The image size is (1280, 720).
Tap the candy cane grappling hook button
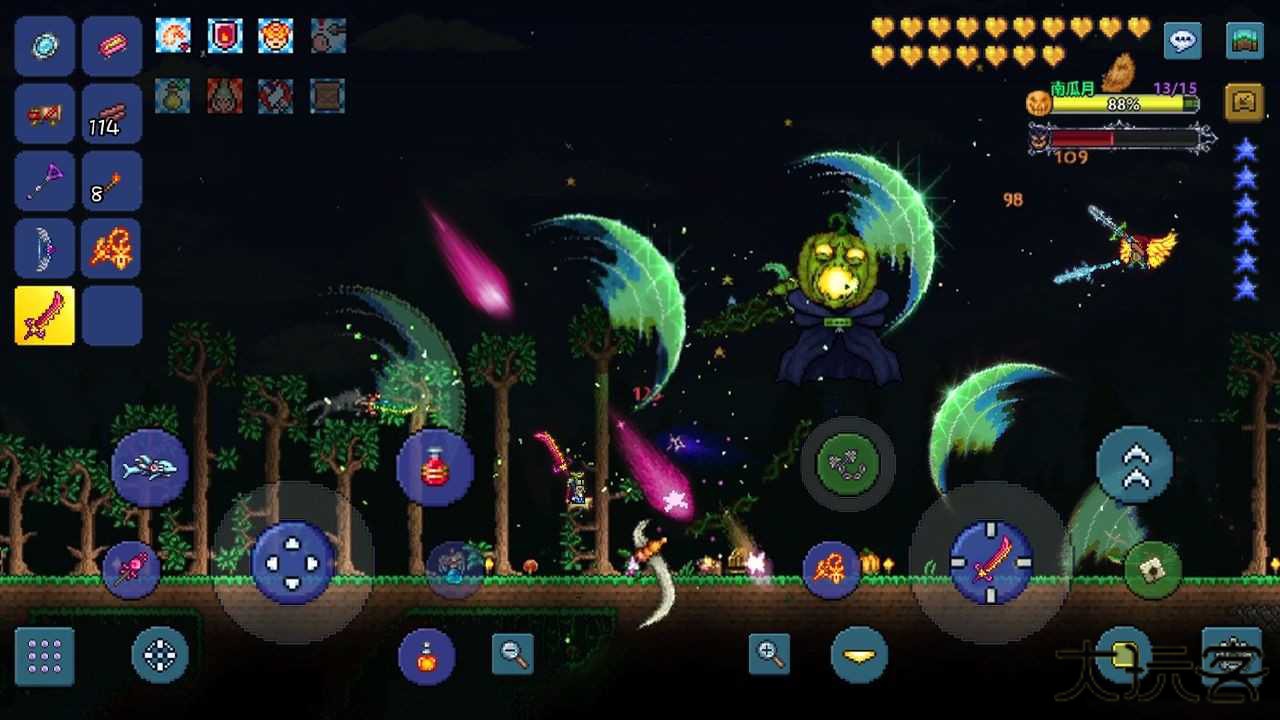click(x=133, y=570)
